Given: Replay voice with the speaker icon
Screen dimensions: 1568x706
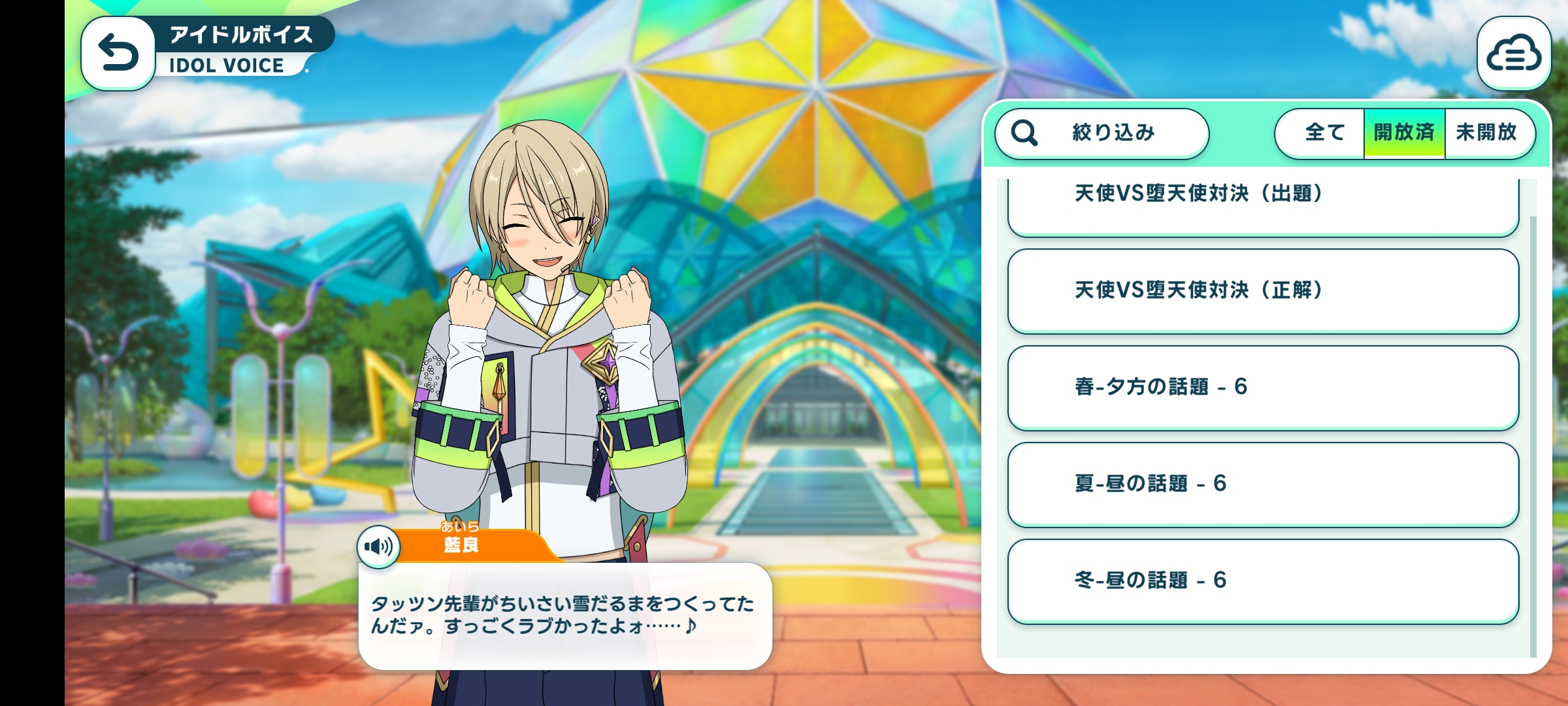Looking at the screenshot, I should point(379,546).
